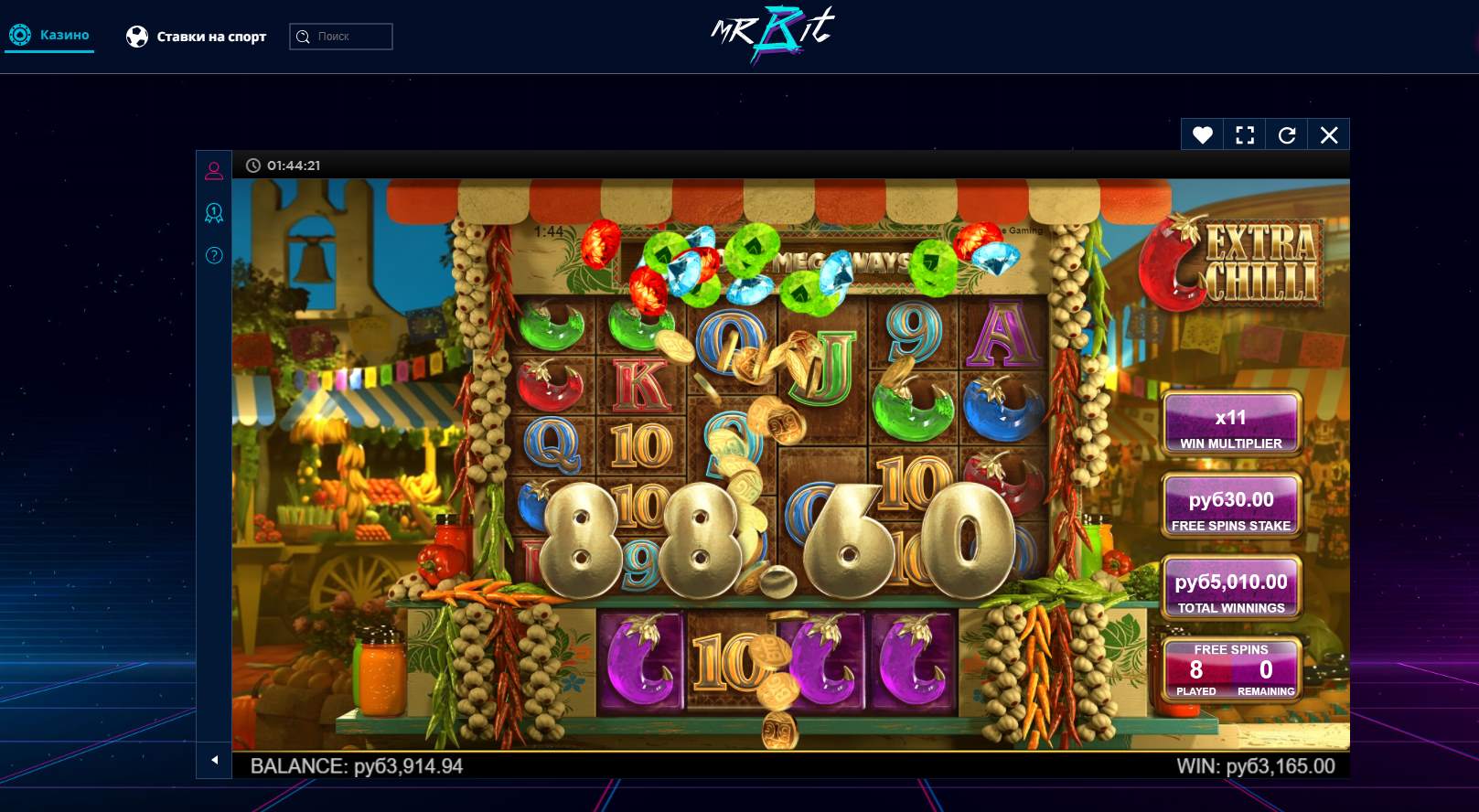The width and height of the screenshot is (1479, 812).
Task: Switch to the Казино tab
Action: point(50,36)
